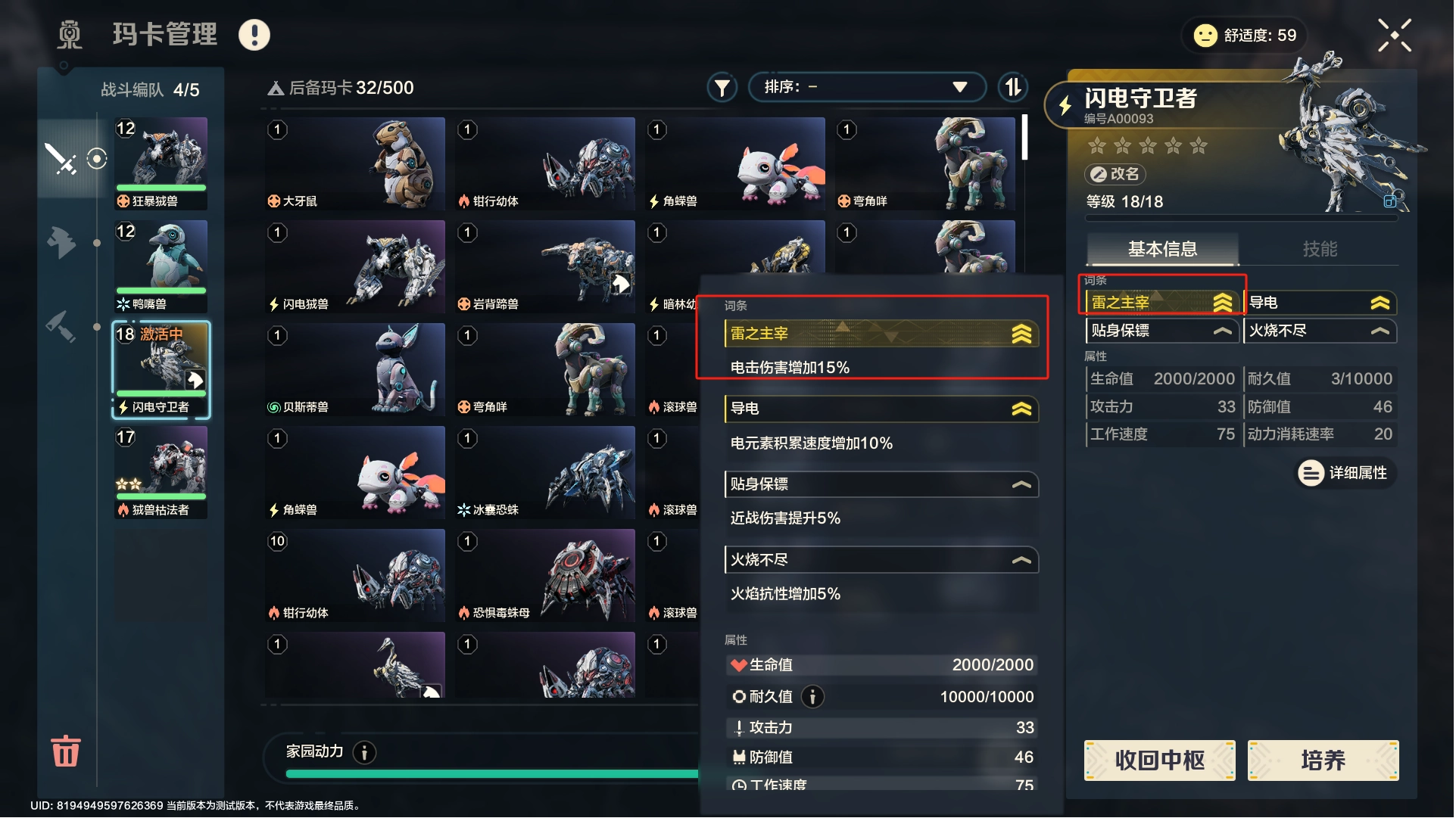Click the 导电 trait entry

pos(1318,303)
